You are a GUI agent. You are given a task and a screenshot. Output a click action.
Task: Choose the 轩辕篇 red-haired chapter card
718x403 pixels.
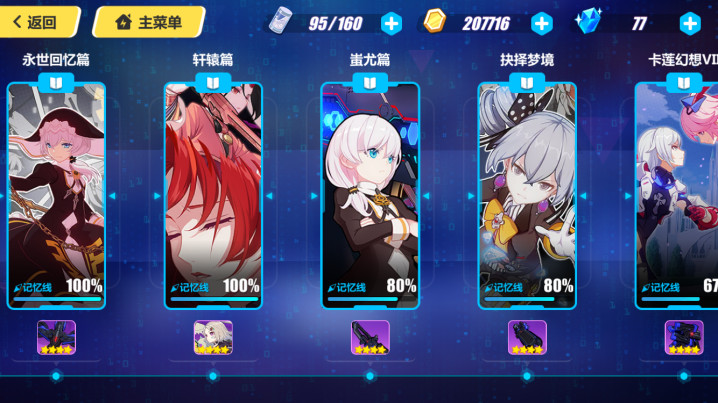[213, 195]
